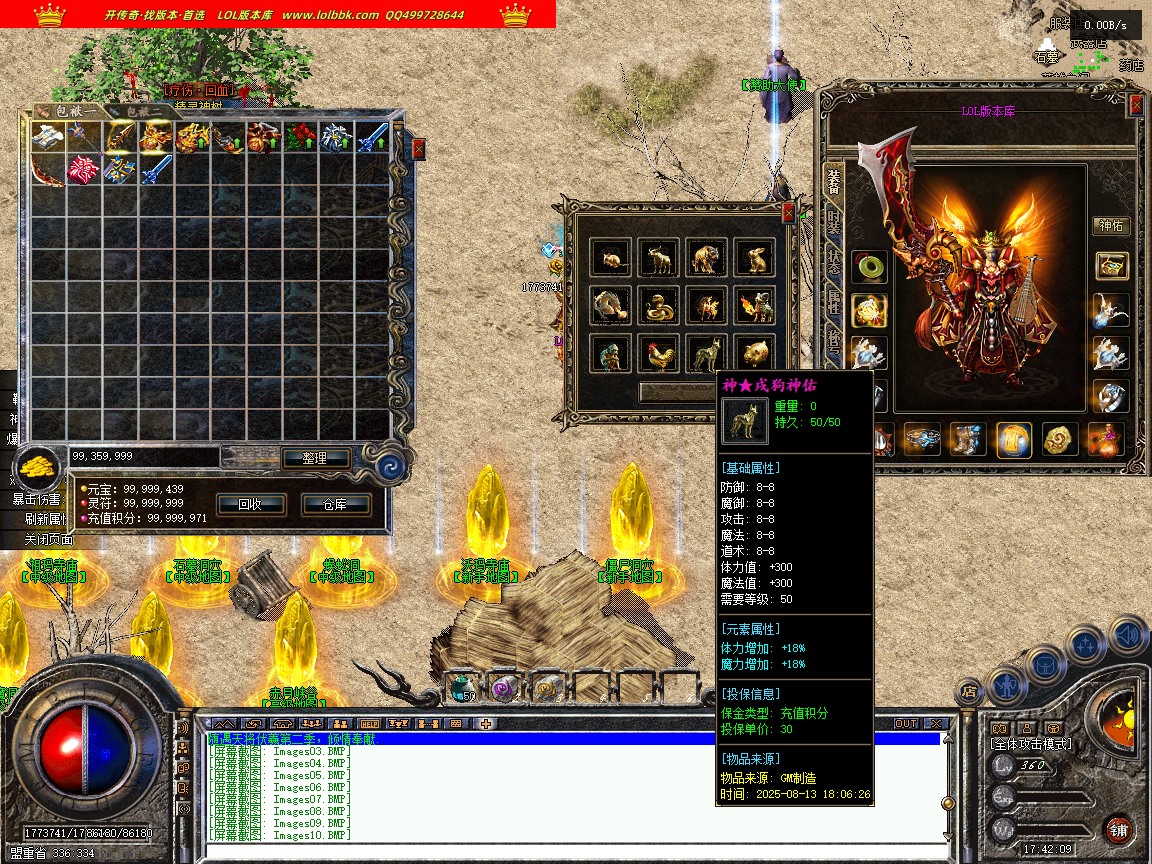
Task: Select the red gift box item in the bag
Action: tap(82, 171)
